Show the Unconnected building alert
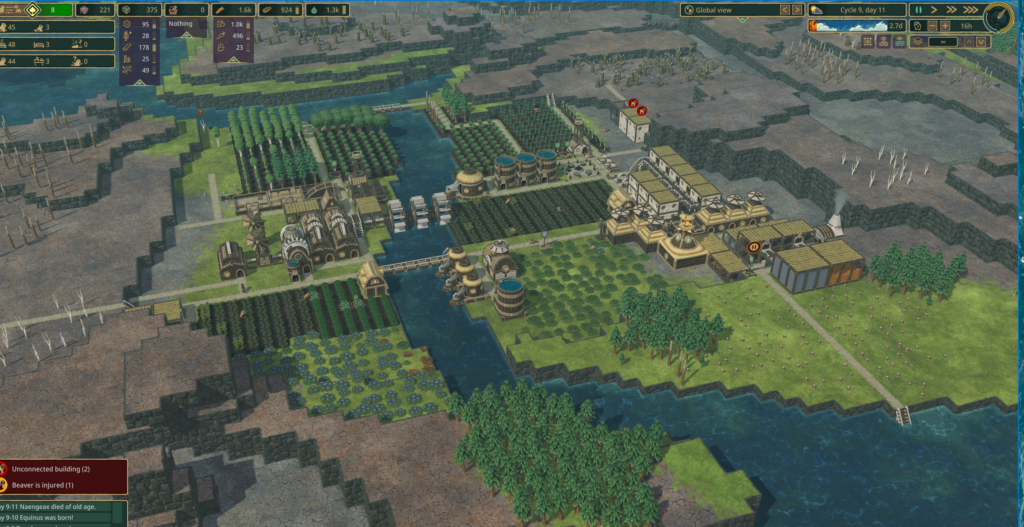1024x527 pixels. pos(62,469)
